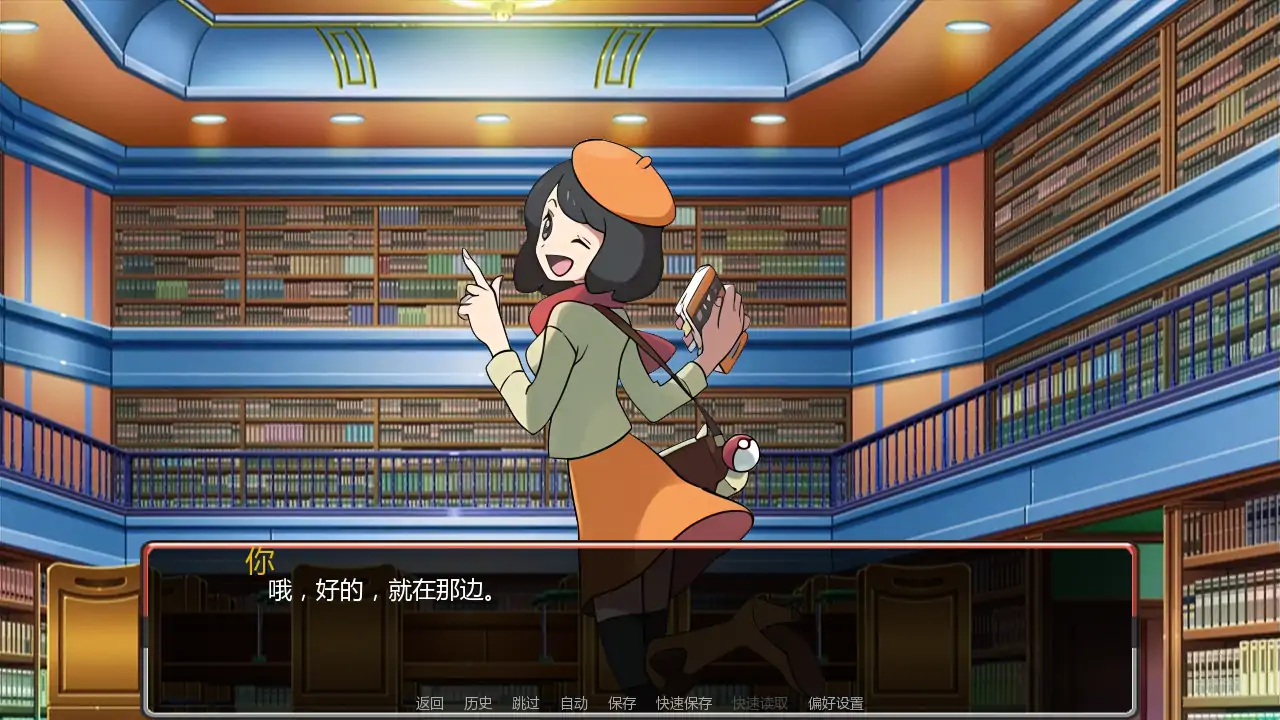
Task: Activate 跳过 to skip read text
Action: (x=524, y=703)
